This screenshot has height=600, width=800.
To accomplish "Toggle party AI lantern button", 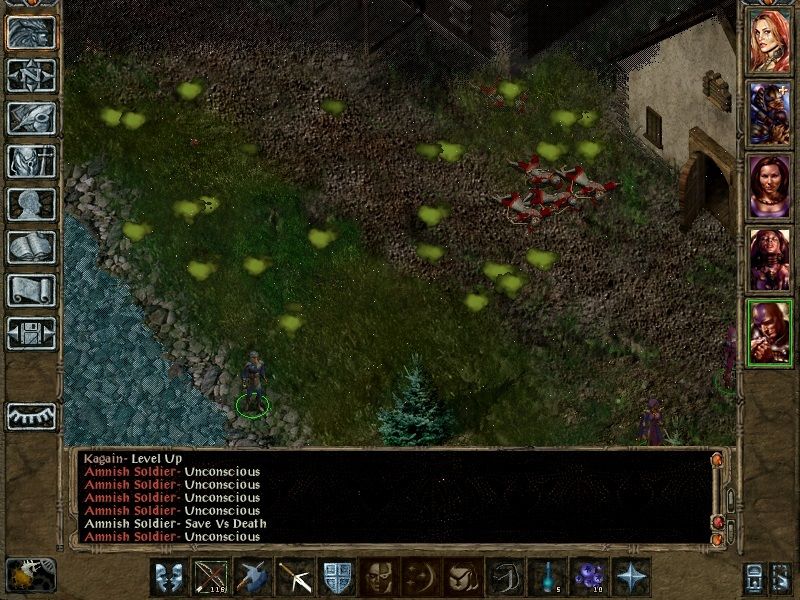I will pyautogui.click(x=31, y=574).
